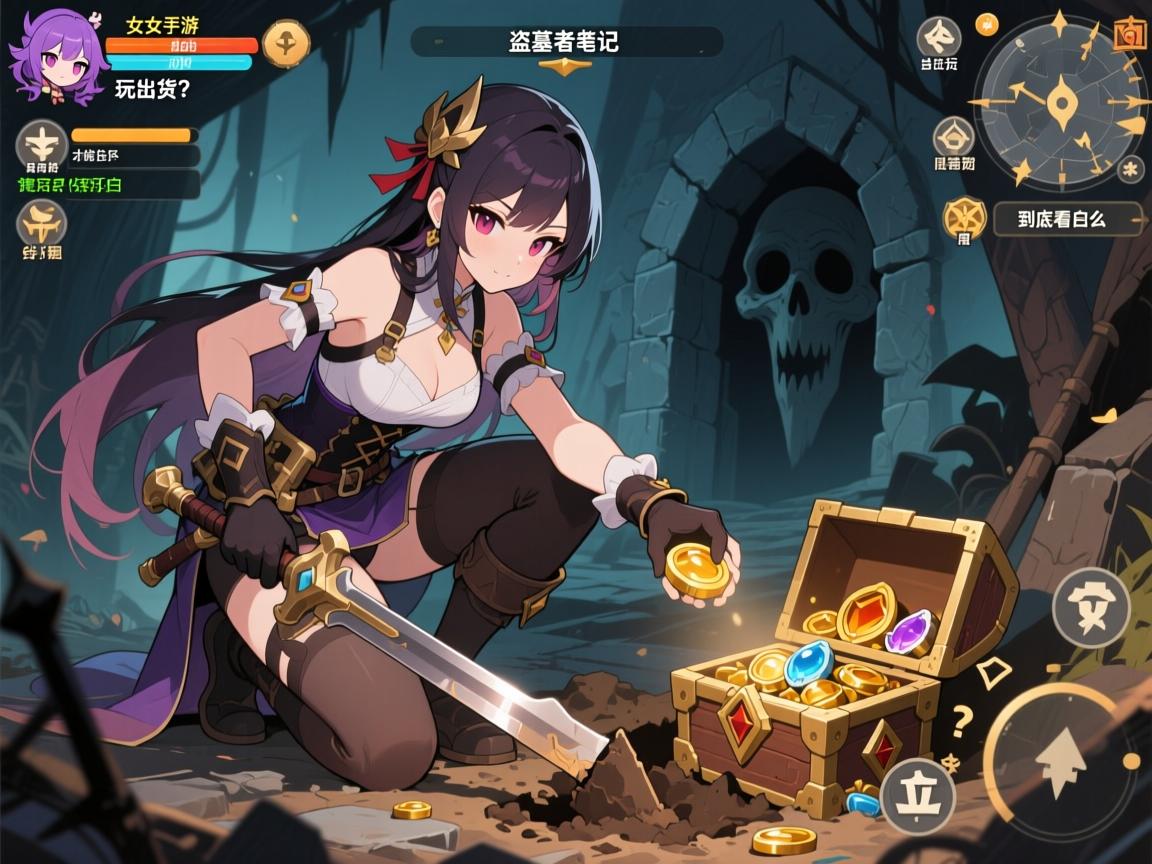Image resolution: width=1152 pixels, height=864 pixels.
Task: Open the circular compass minimap
Action: pos(1061,102)
